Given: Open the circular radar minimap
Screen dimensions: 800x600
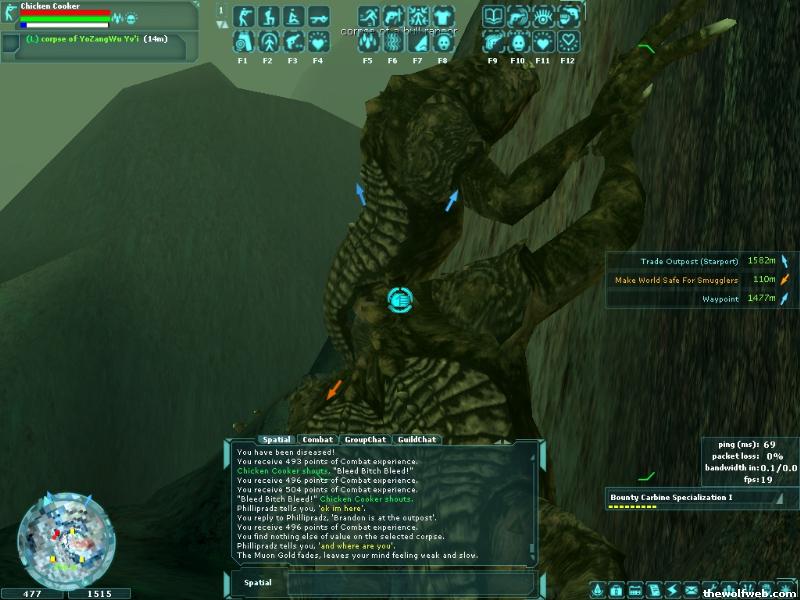Looking at the screenshot, I should pyautogui.click(x=59, y=537).
